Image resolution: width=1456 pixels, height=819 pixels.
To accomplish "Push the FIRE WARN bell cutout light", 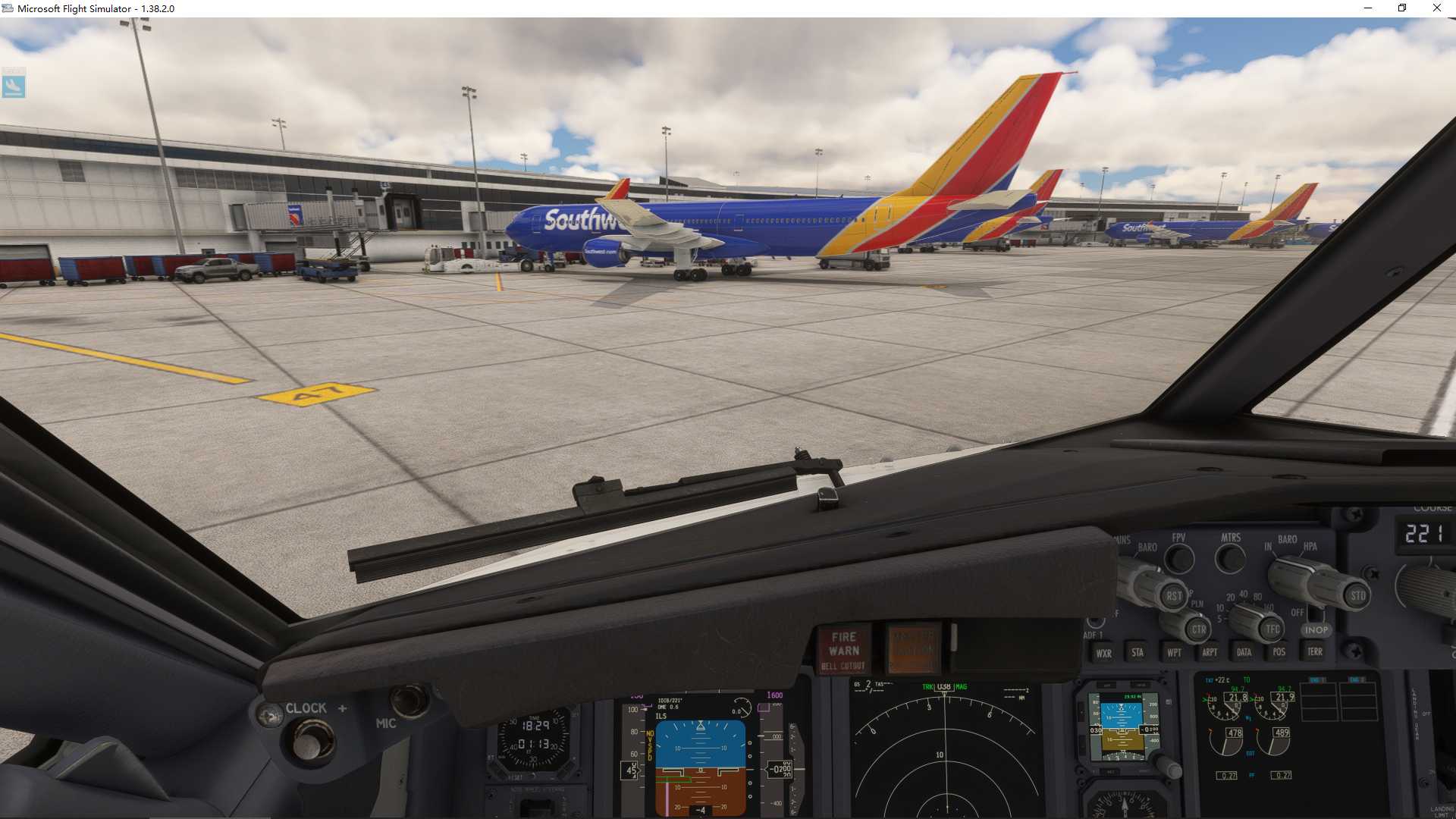I will pos(843,650).
